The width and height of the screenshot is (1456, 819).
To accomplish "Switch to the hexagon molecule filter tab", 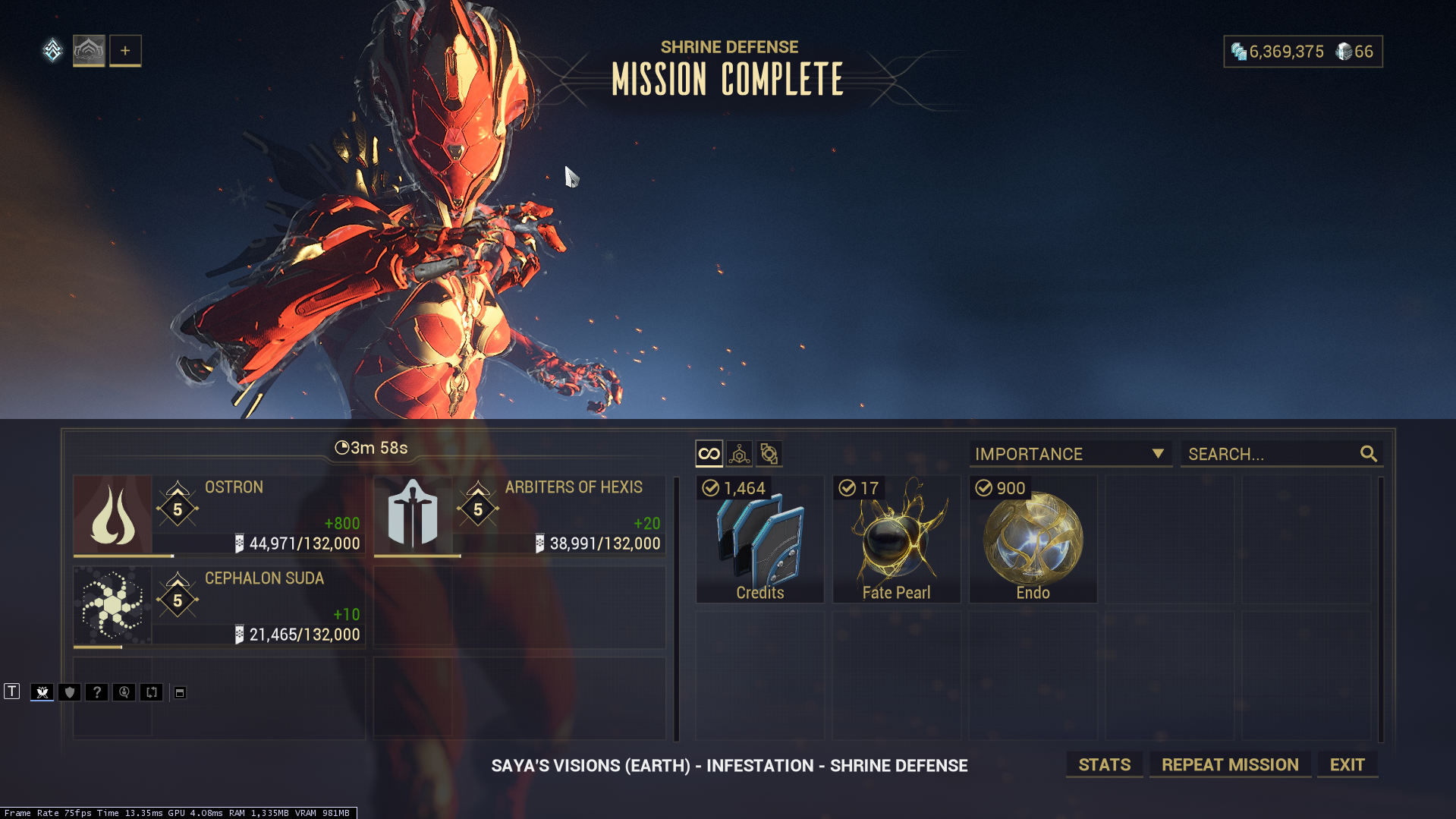I will coord(739,454).
